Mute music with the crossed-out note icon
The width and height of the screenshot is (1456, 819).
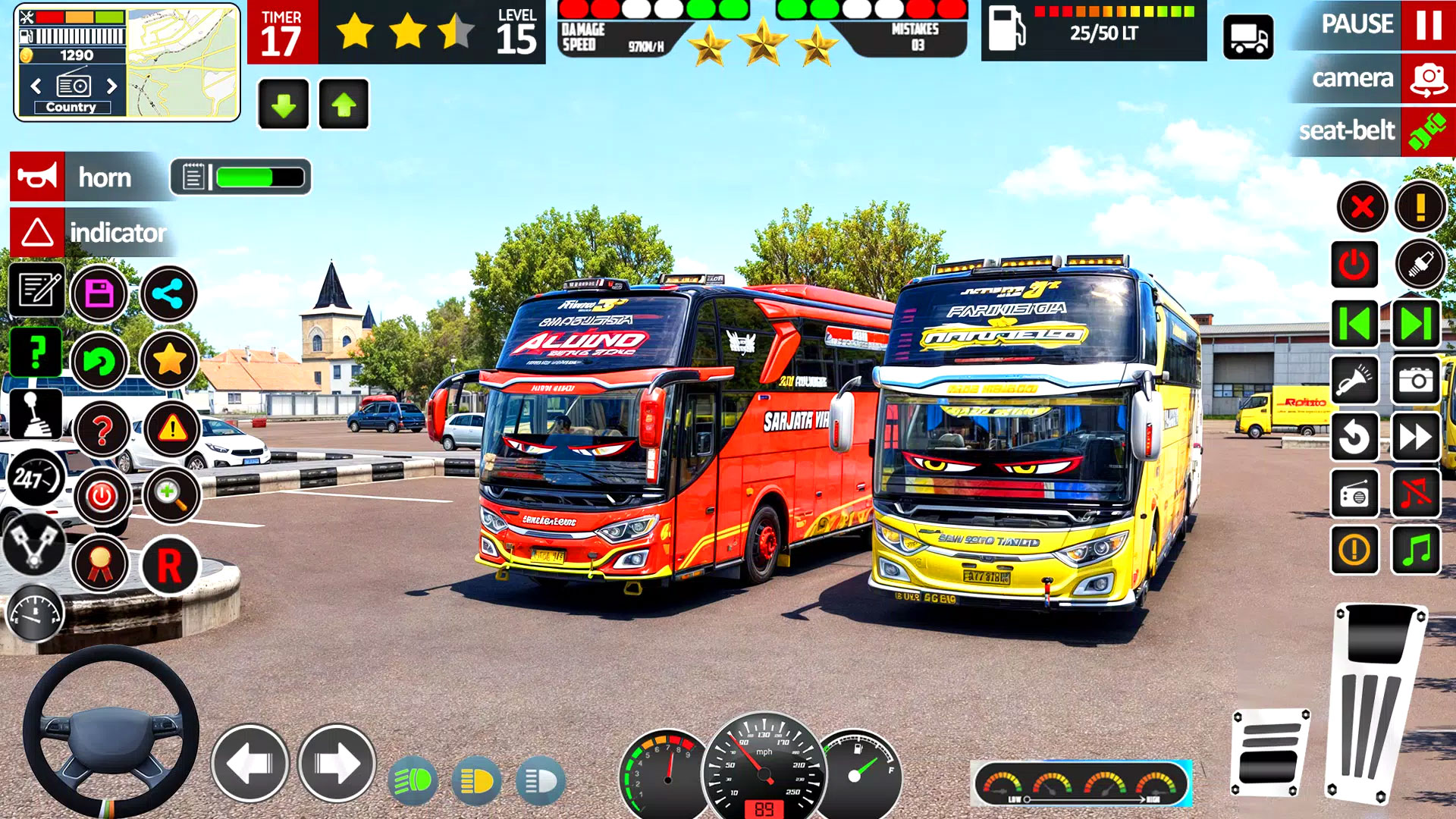pos(1416,494)
